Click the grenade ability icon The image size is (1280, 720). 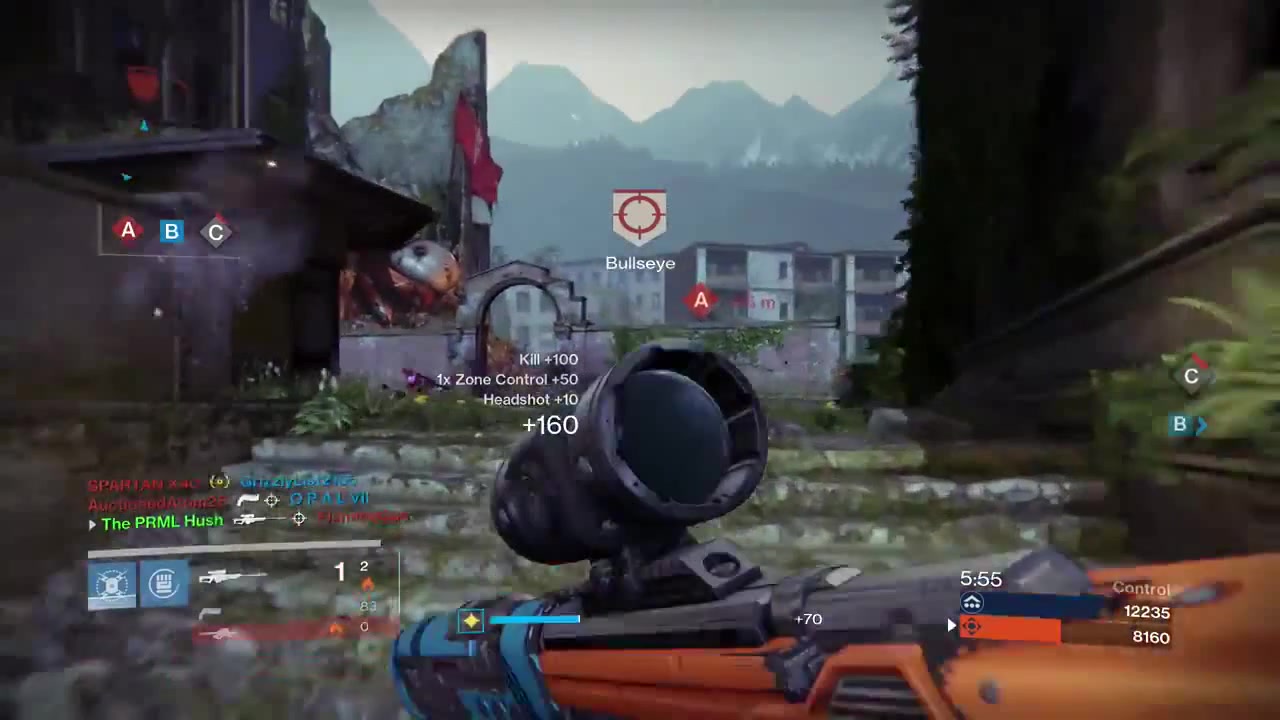coord(163,582)
